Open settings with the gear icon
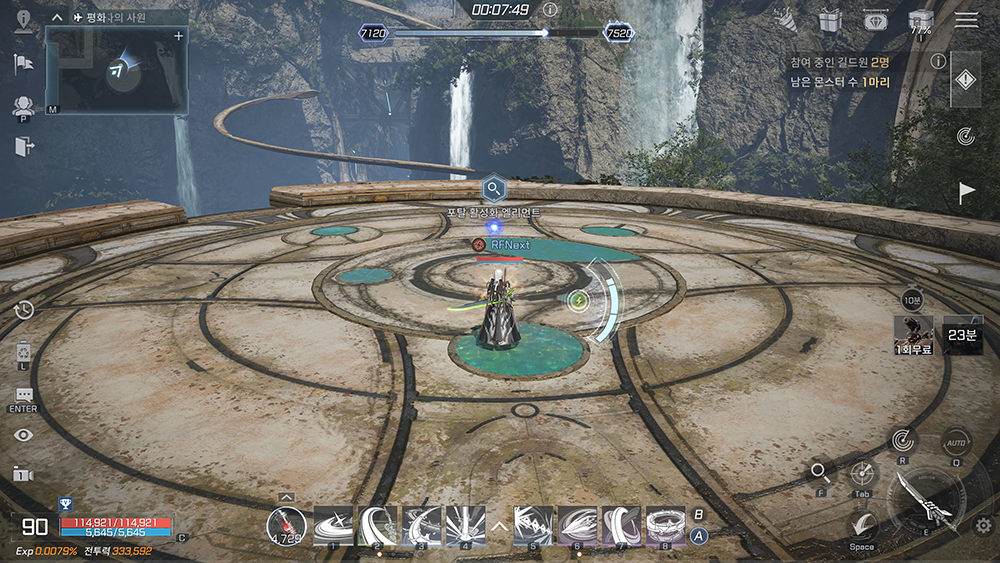 (984, 526)
